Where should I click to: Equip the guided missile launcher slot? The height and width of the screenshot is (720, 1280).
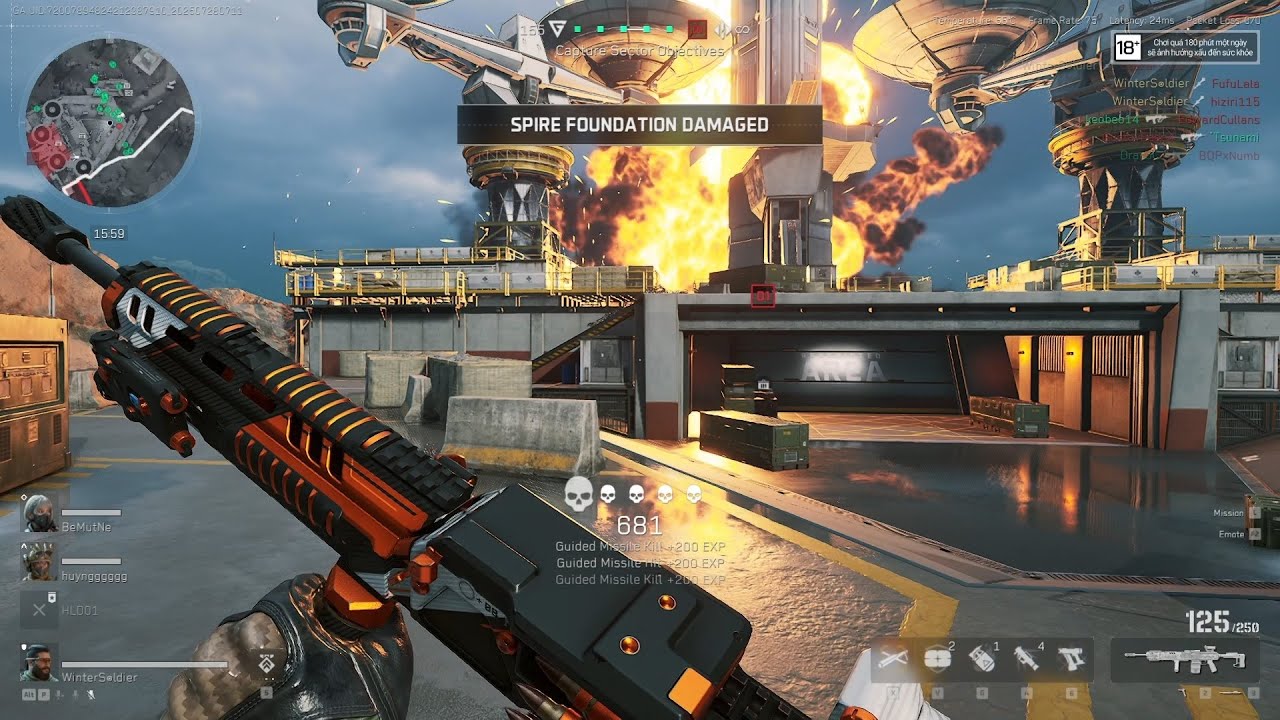point(1026,659)
